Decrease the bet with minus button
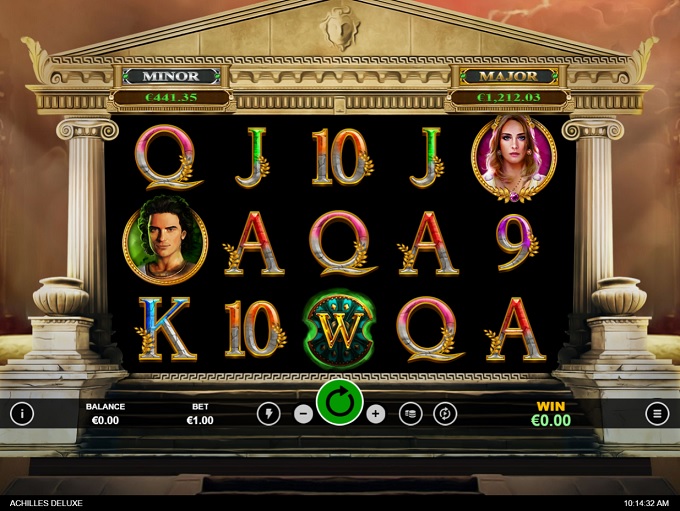 pos(303,413)
